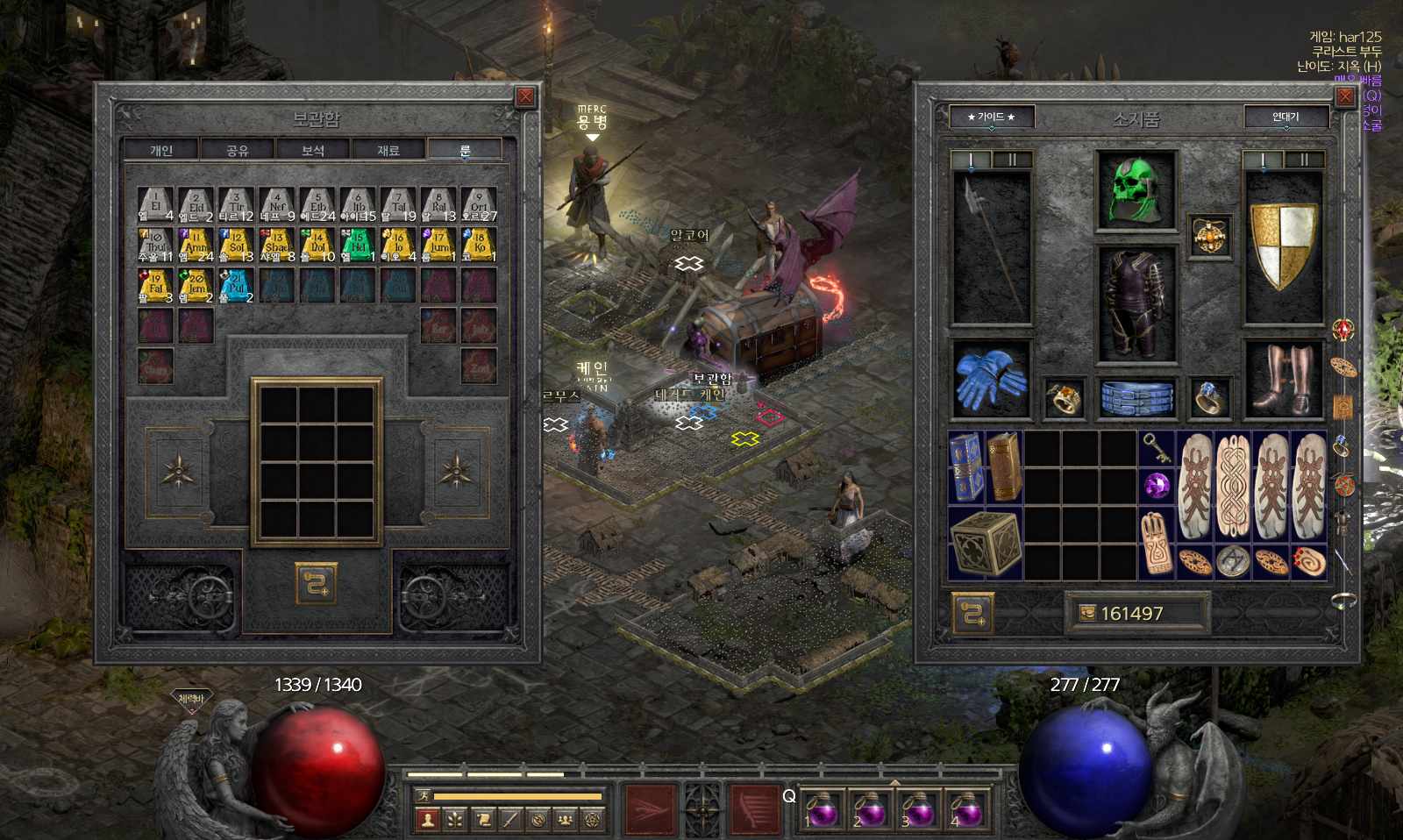Image resolution: width=1403 pixels, height=840 pixels.
Task: Click the inventory gold drop button
Action: point(972,613)
